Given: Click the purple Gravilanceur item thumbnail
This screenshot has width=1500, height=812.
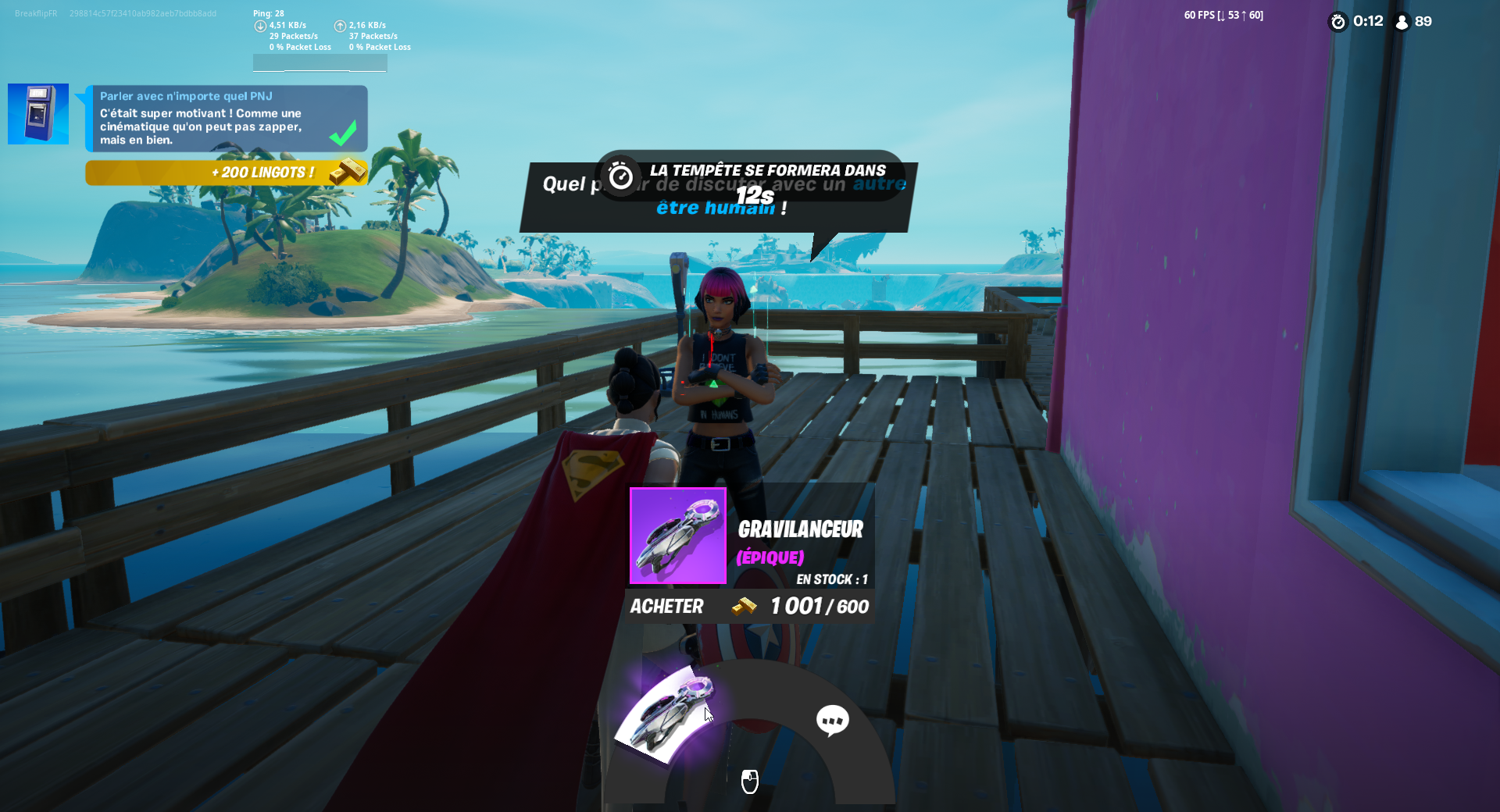Looking at the screenshot, I should (677, 536).
